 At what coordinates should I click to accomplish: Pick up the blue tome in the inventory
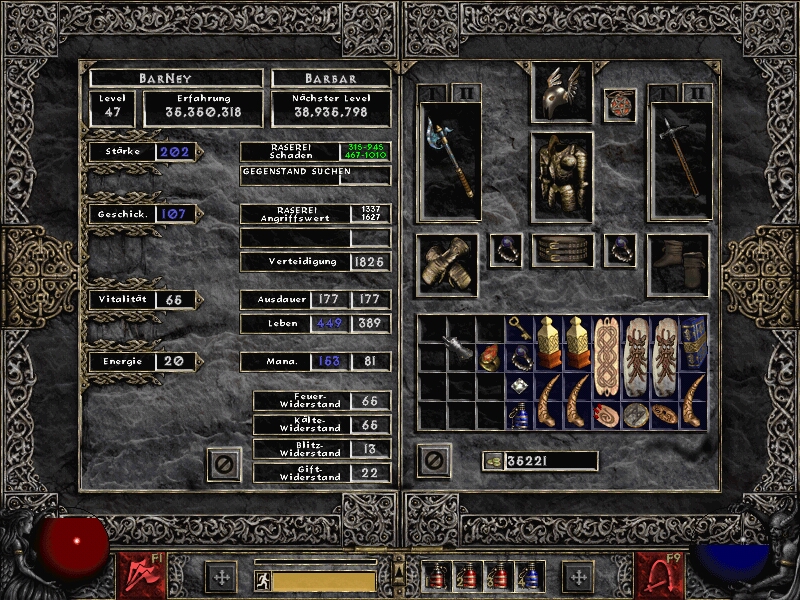pos(693,343)
